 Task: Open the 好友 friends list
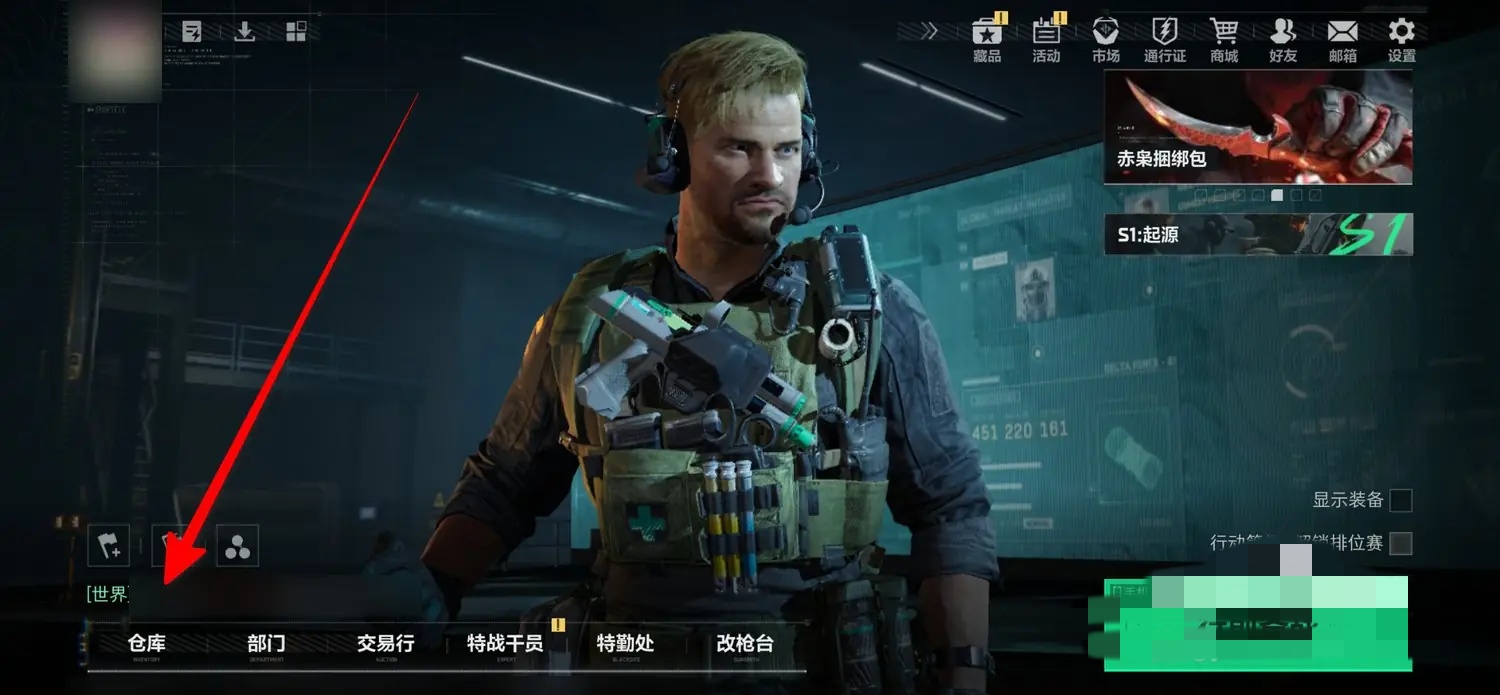(1283, 40)
